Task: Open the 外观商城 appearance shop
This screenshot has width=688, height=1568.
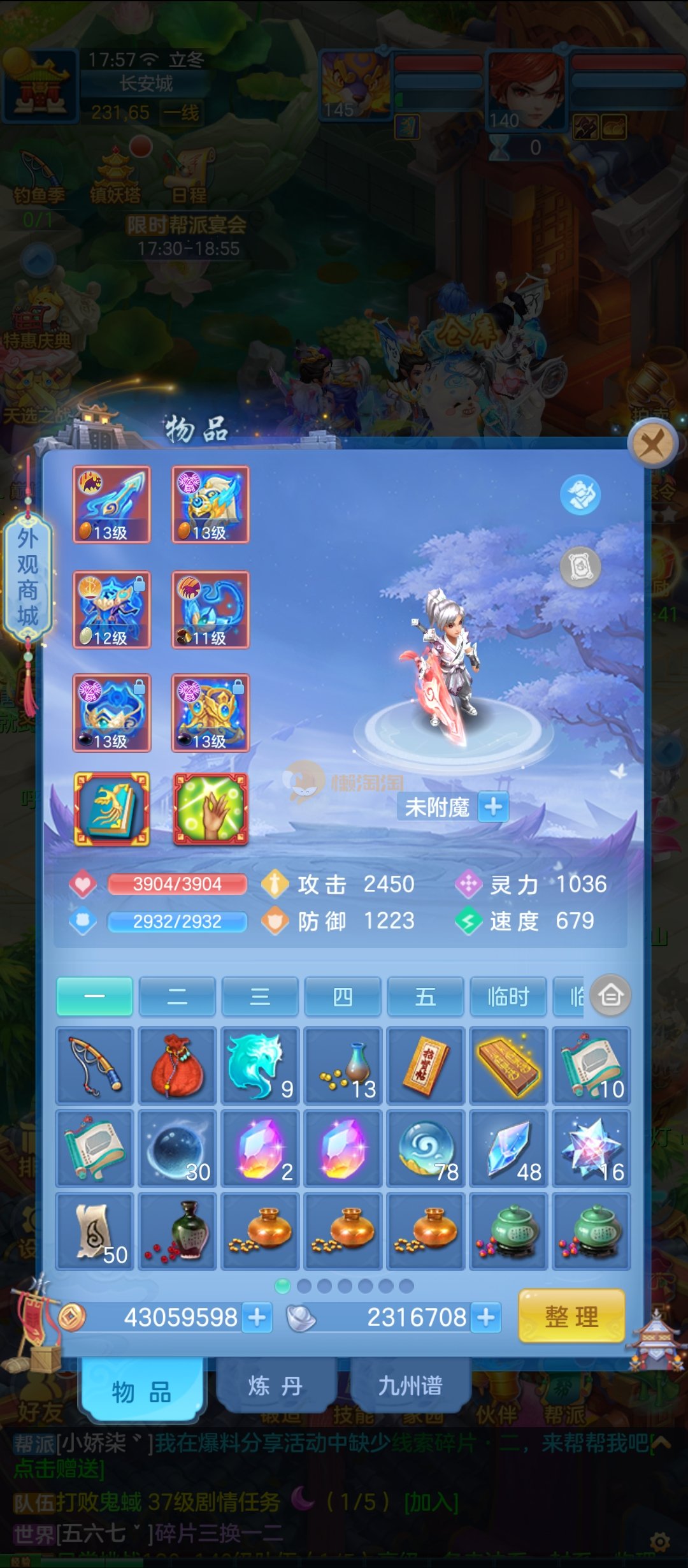Action: point(27,577)
